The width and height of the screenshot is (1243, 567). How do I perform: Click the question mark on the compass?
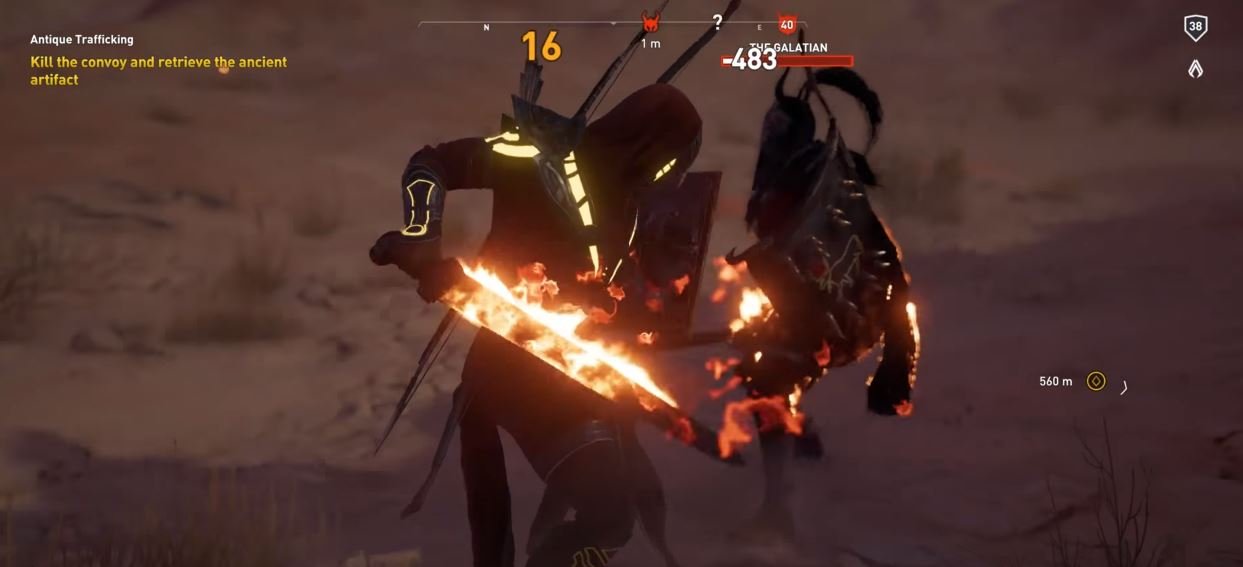(x=717, y=23)
